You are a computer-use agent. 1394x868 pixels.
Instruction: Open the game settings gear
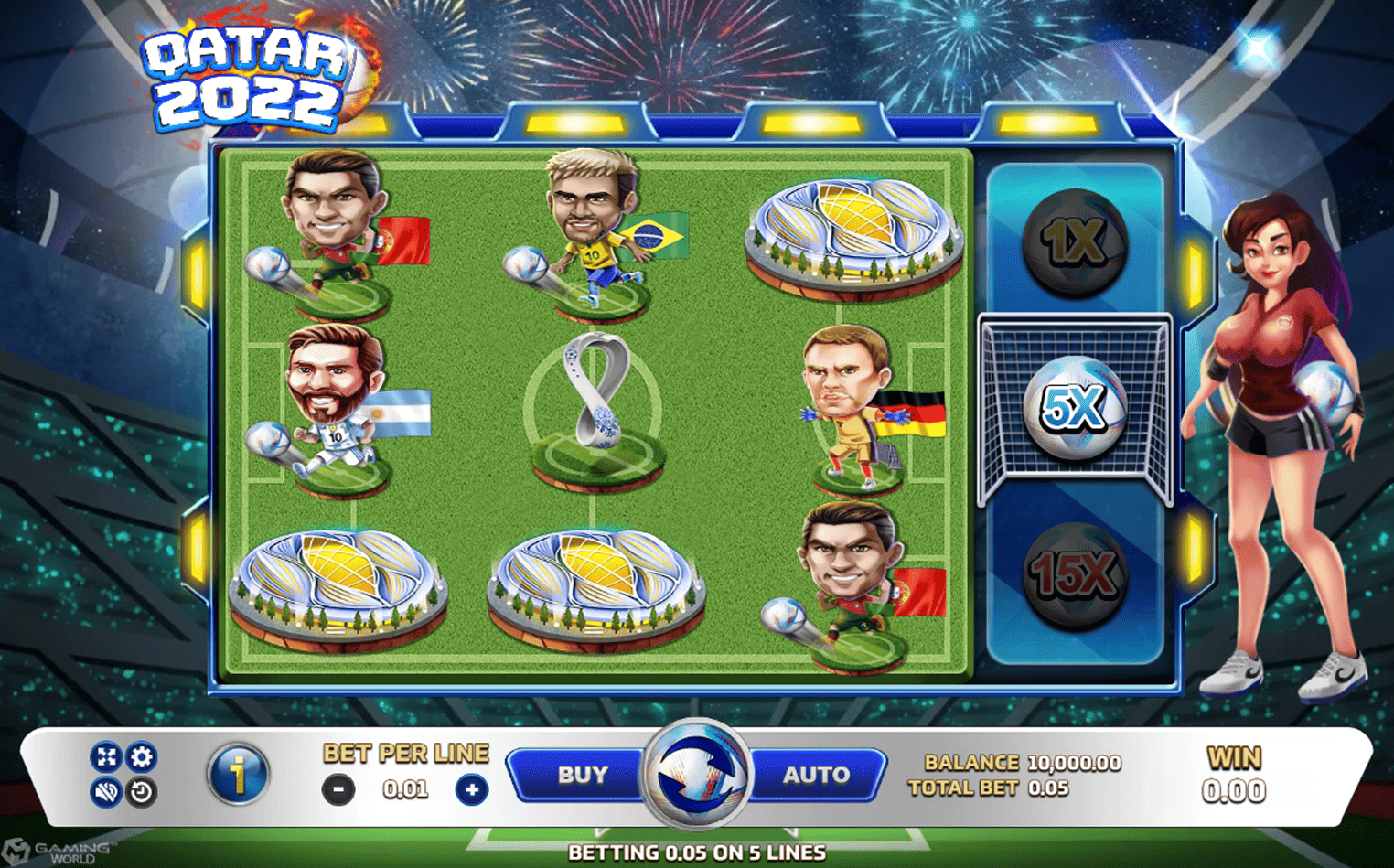[x=142, y=757]
